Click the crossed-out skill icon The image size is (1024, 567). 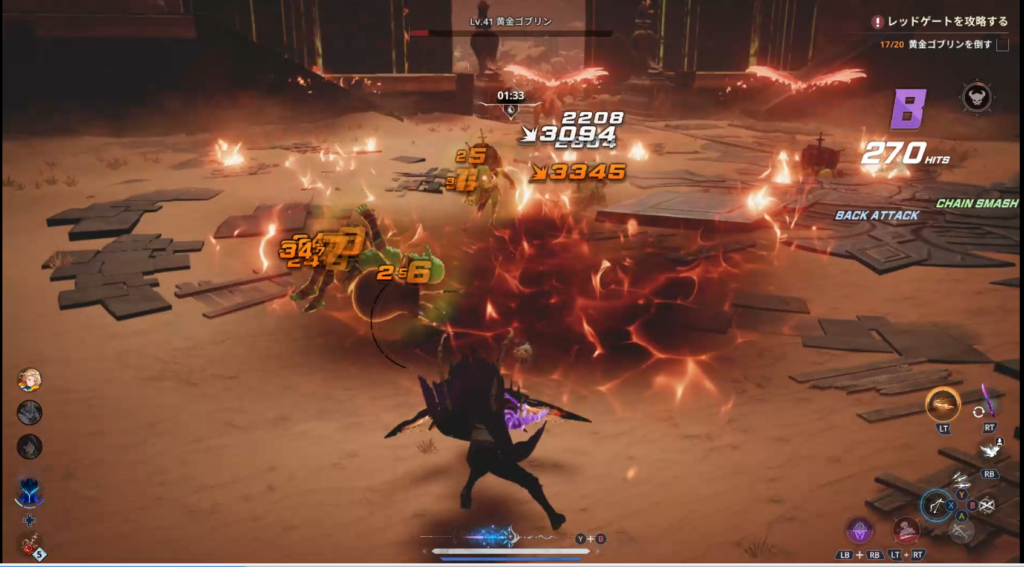(x=987, y=506)
